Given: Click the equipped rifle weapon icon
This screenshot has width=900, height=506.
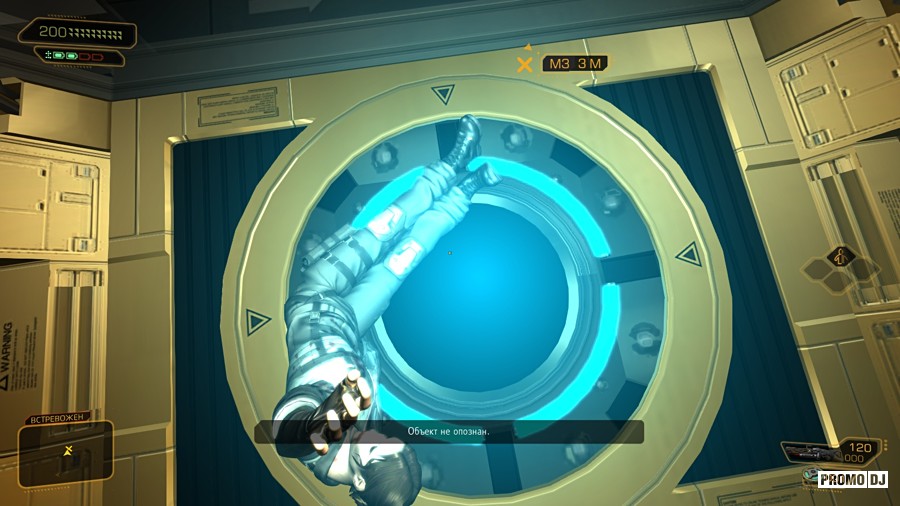Looking at the screenshot, I should point(808,453).
